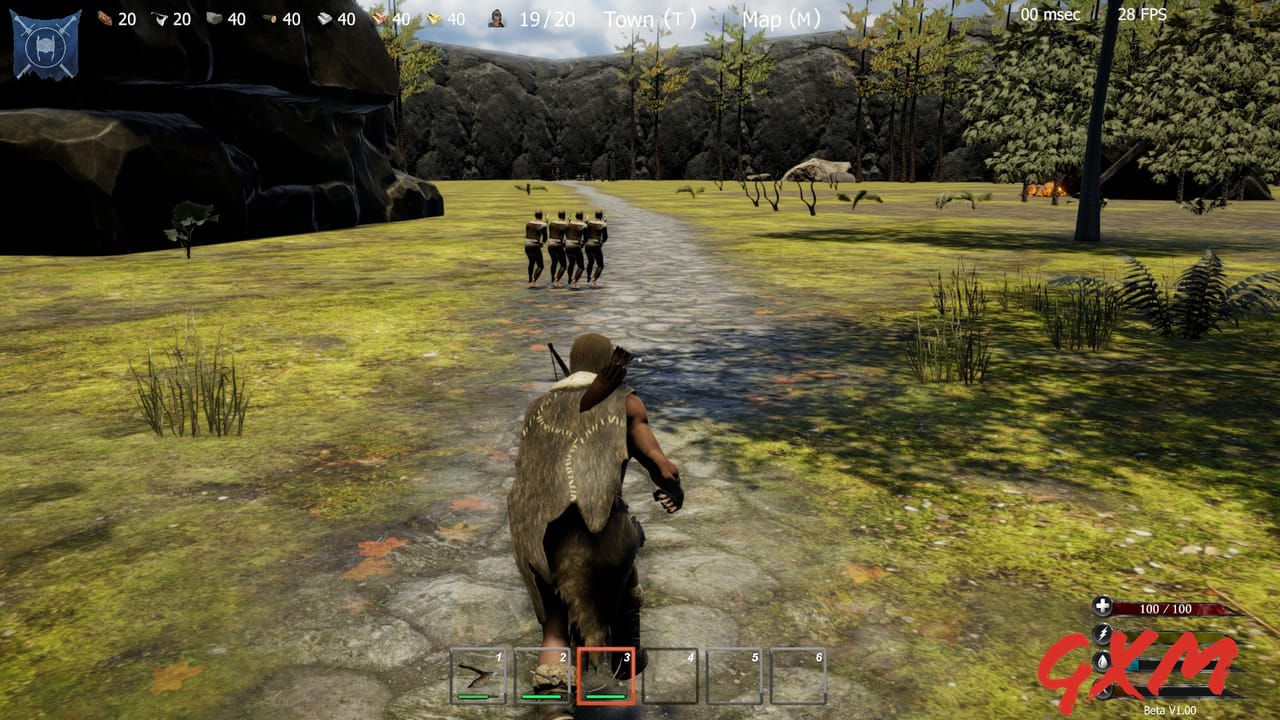Click the hide resource icon showing 20
The width and height of the screenshot is (1280, 720).
[x=161, y=18]
